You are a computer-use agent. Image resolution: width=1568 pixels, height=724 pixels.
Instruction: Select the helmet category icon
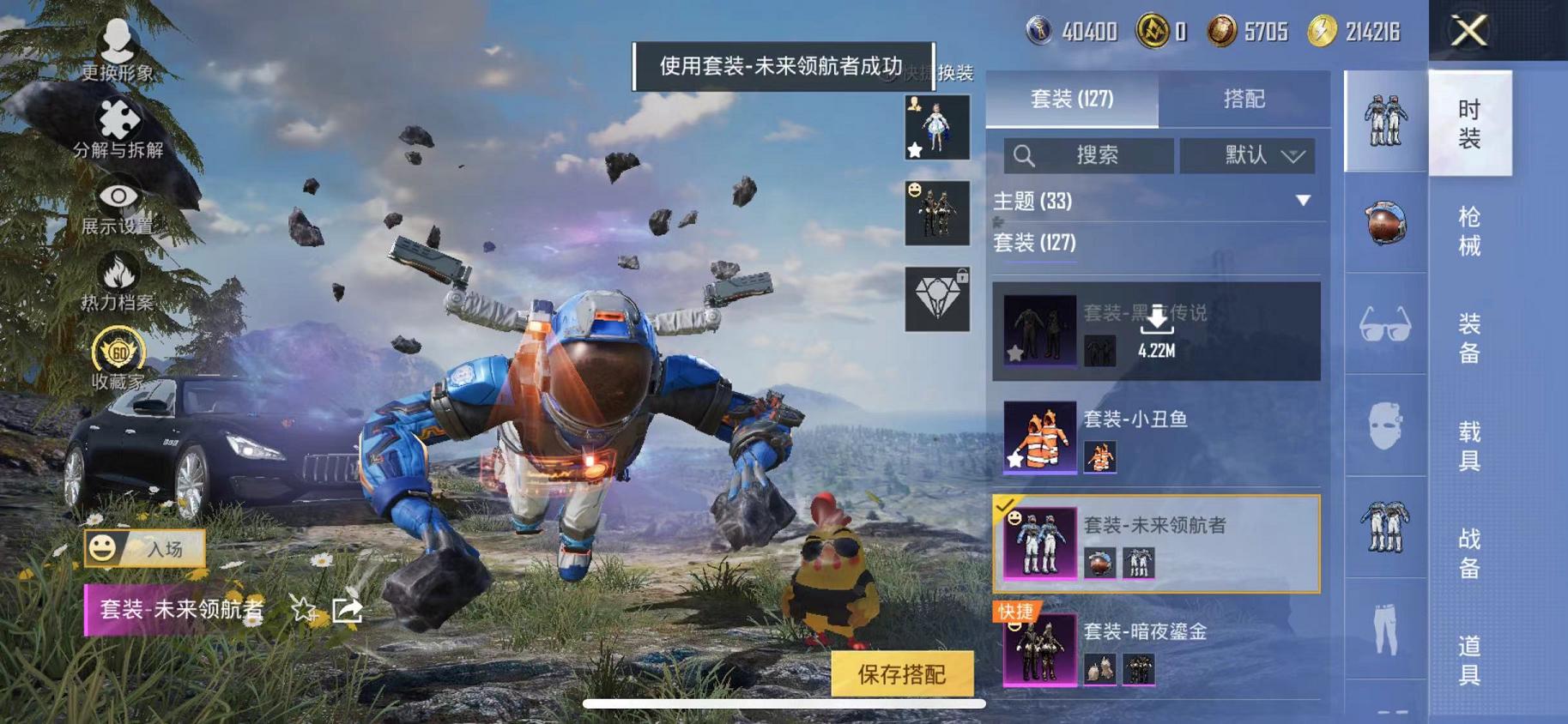[x=1384, y=222]
